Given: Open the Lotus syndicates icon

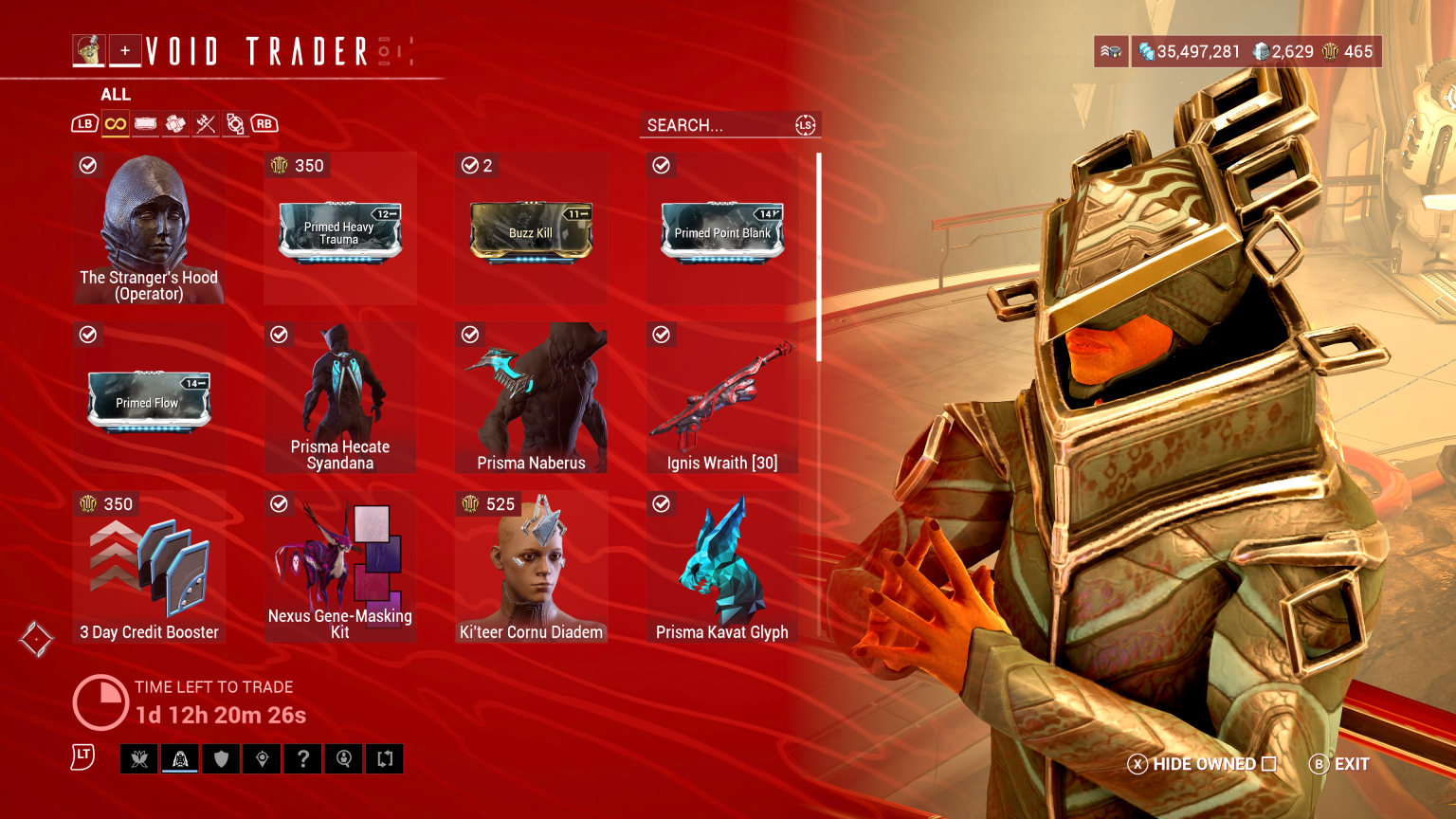Looking at the screenshot, I should point(139,758).
